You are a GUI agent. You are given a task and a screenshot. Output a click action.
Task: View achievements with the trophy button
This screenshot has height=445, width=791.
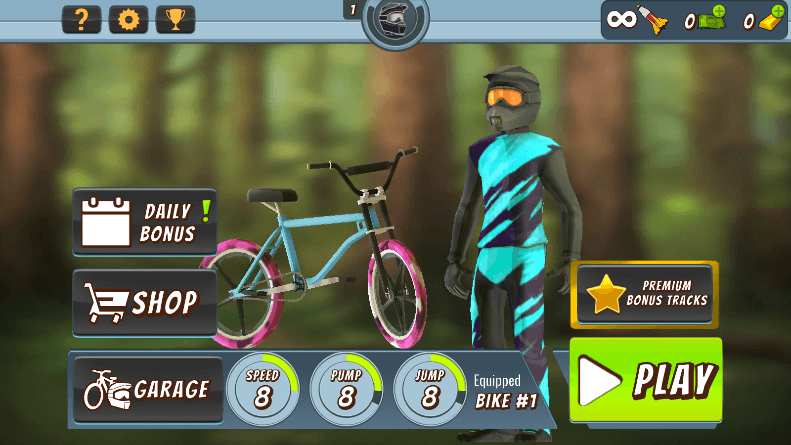175,20
